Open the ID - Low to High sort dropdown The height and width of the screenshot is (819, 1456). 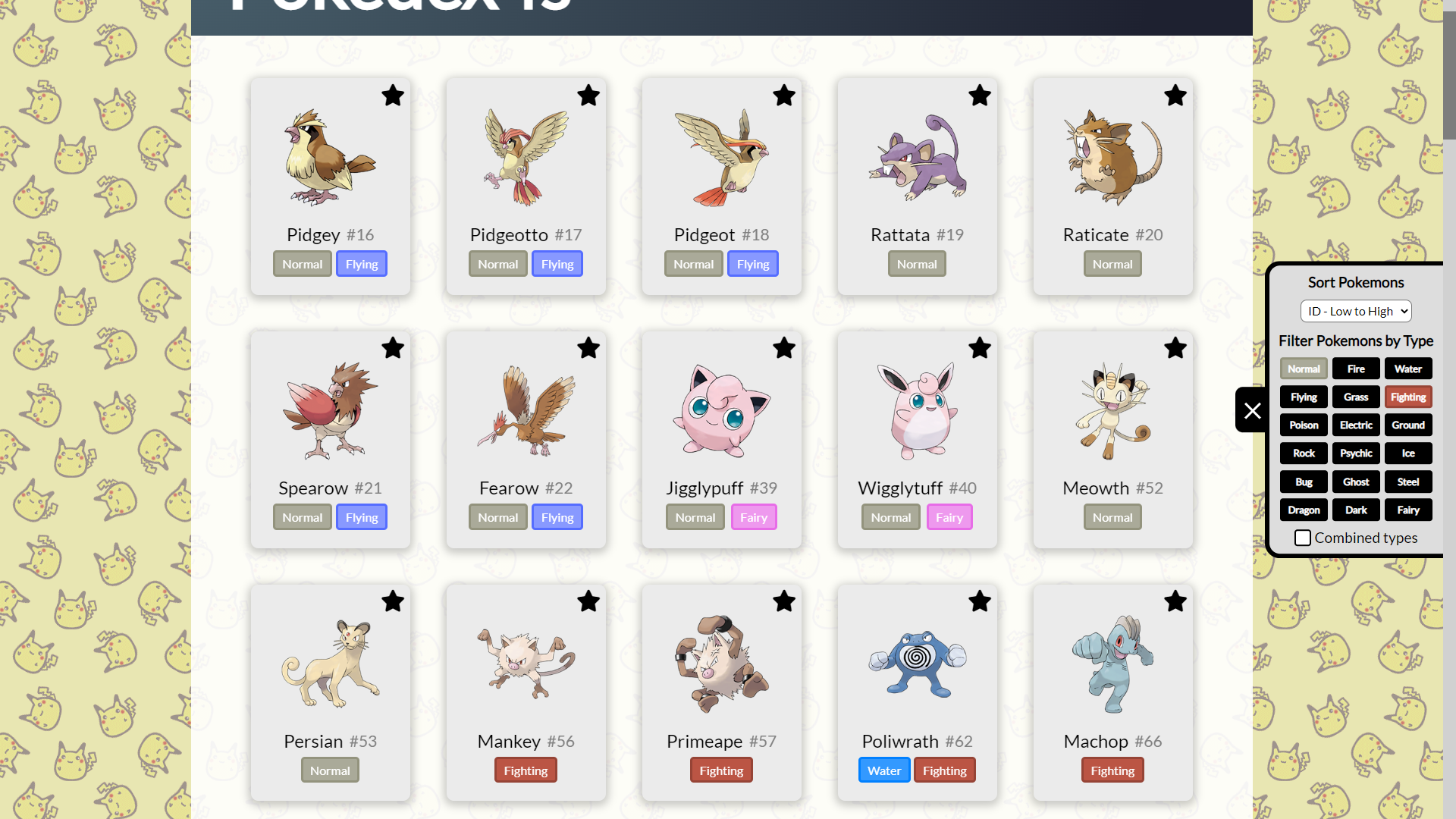tap(1355, 311)
